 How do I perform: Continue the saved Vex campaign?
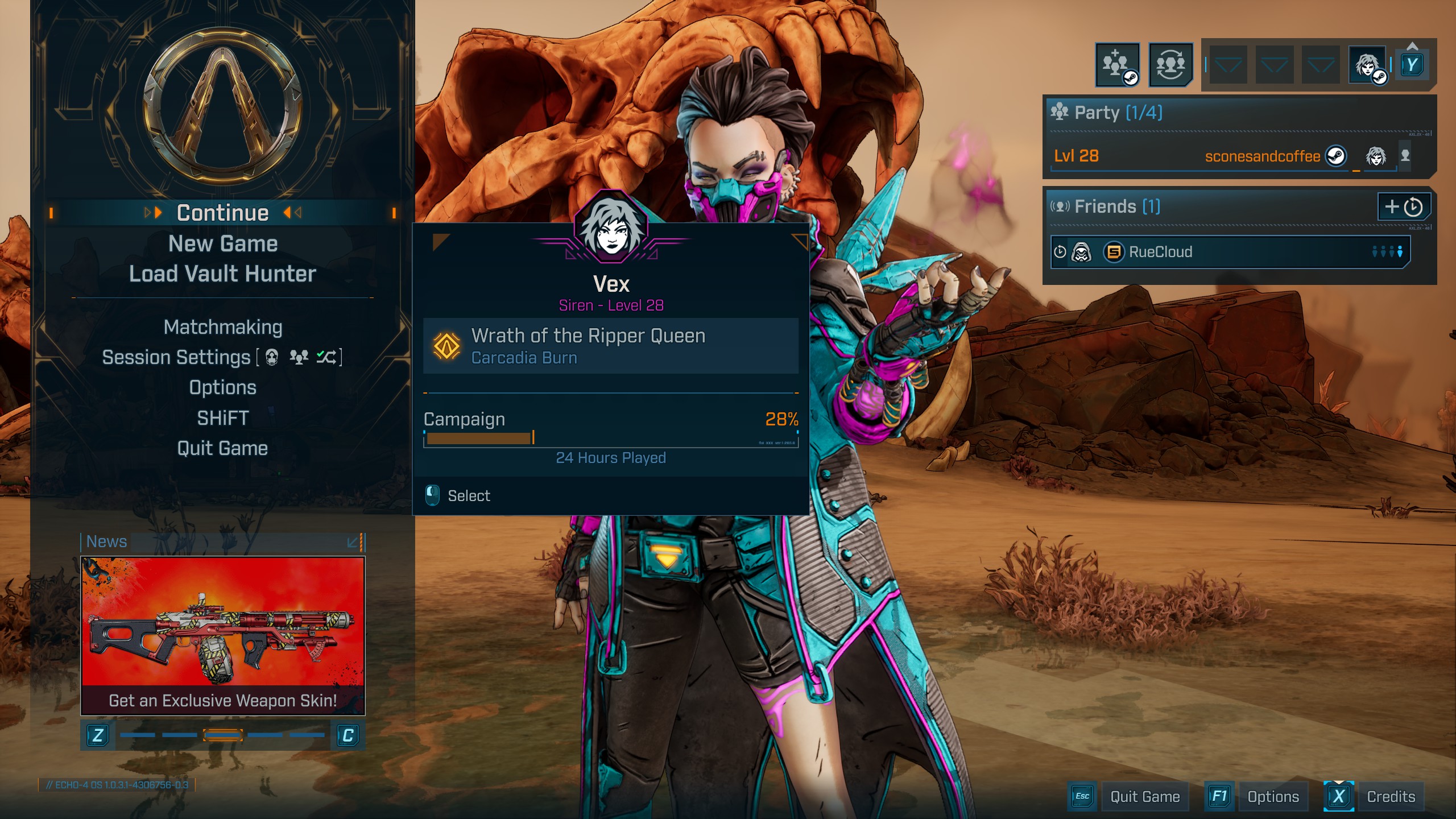tap(222, 213)
